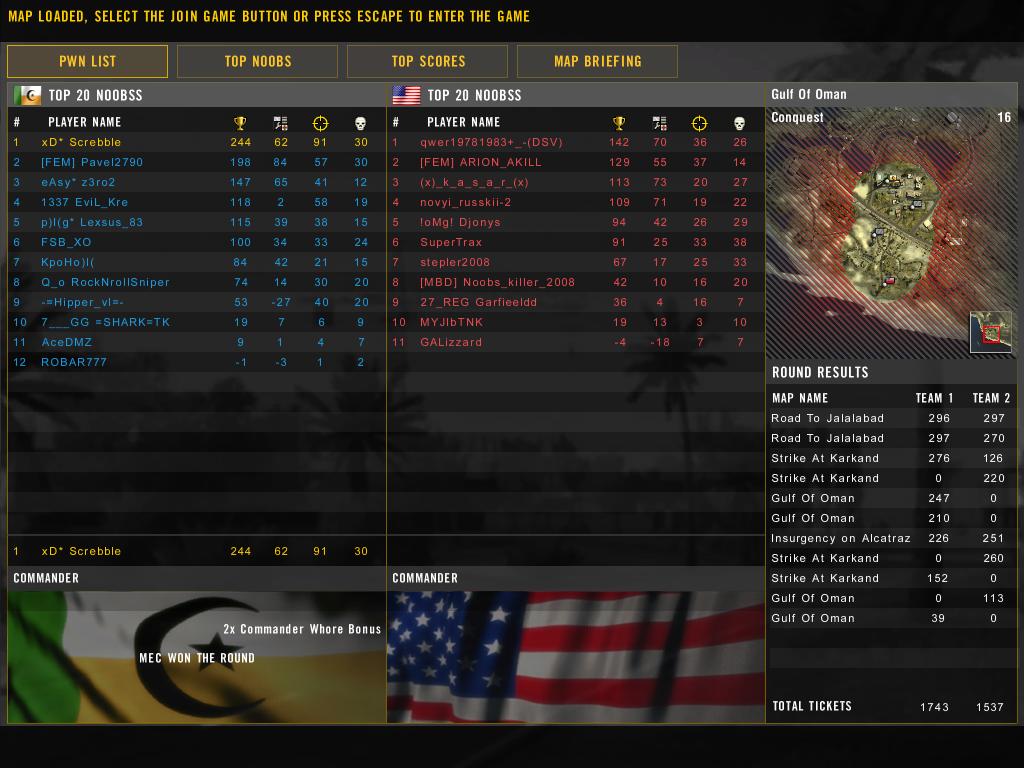Open the TOP NOOBS tab
Image resolution: width=1024 pixels, height=768 pixels.
257,61
